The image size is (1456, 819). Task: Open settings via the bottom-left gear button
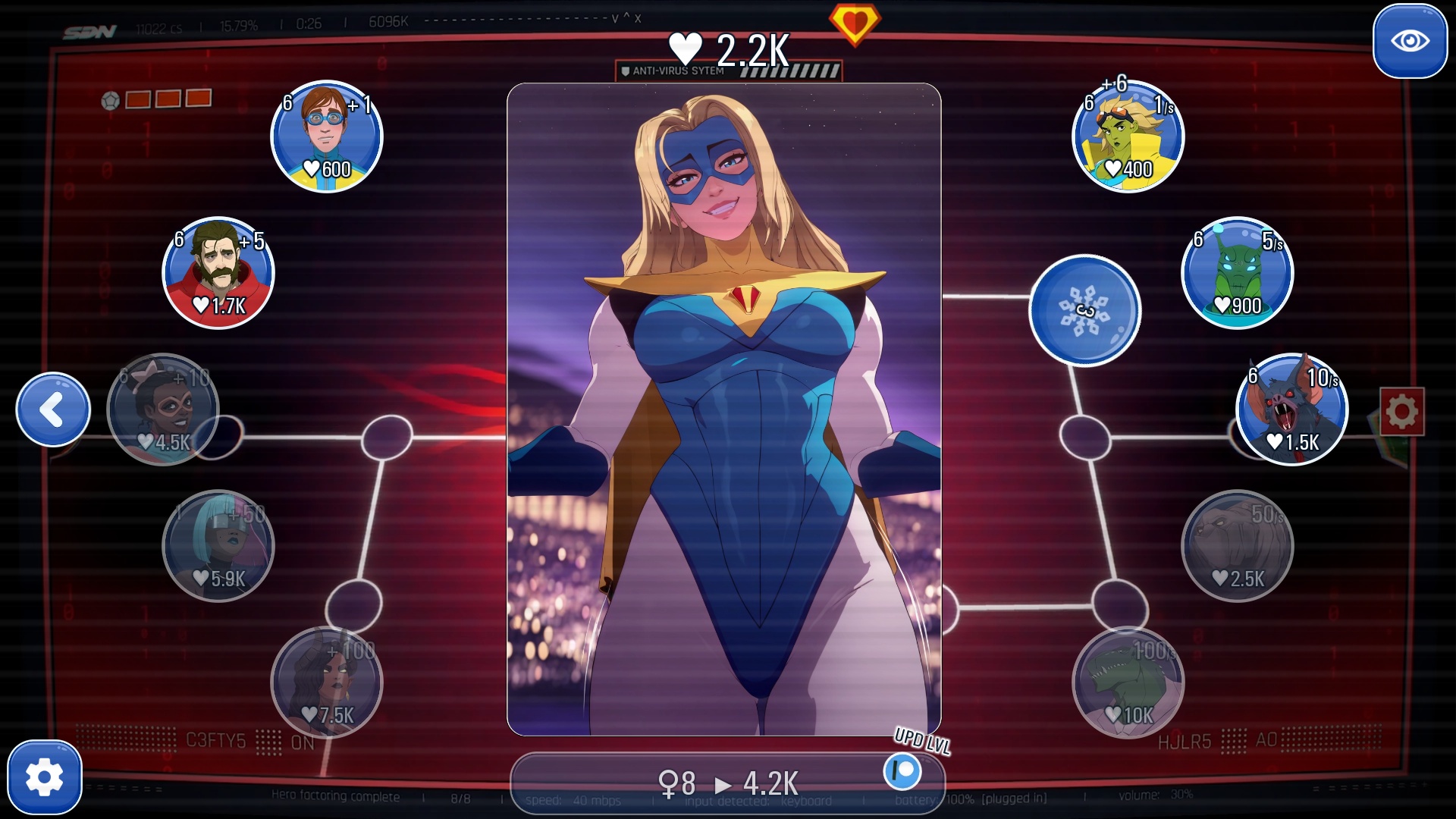coord(45,777)
